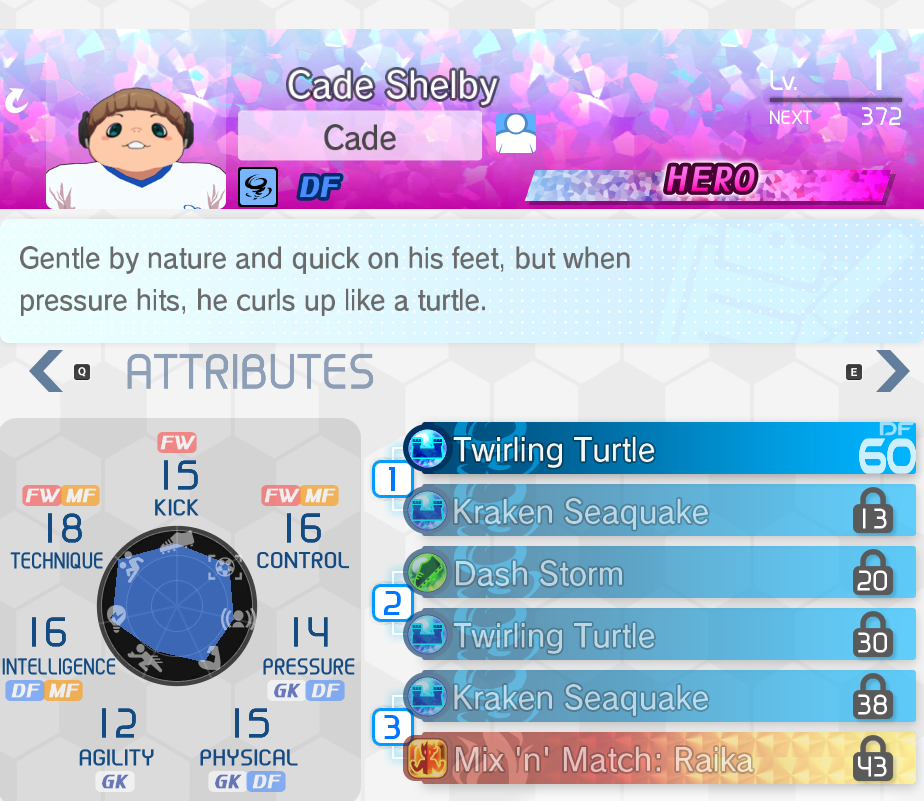The width and height of the screenshot is (924, 801).
Task: Select the unlocked Twirling Turtle move with power 60
Action: tap(660, 449)
